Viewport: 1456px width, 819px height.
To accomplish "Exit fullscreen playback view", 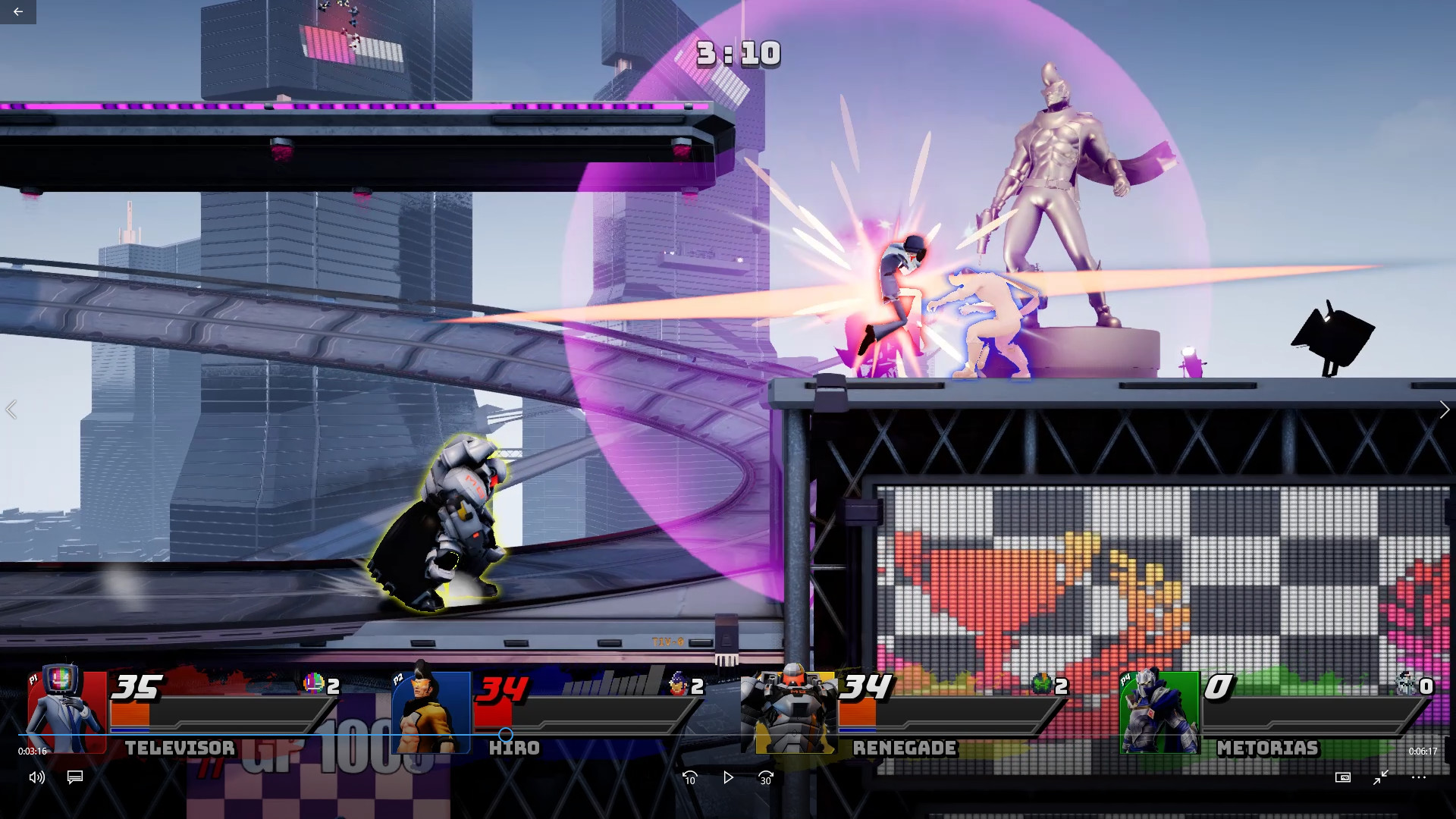I will click(x=1382, y=778).
